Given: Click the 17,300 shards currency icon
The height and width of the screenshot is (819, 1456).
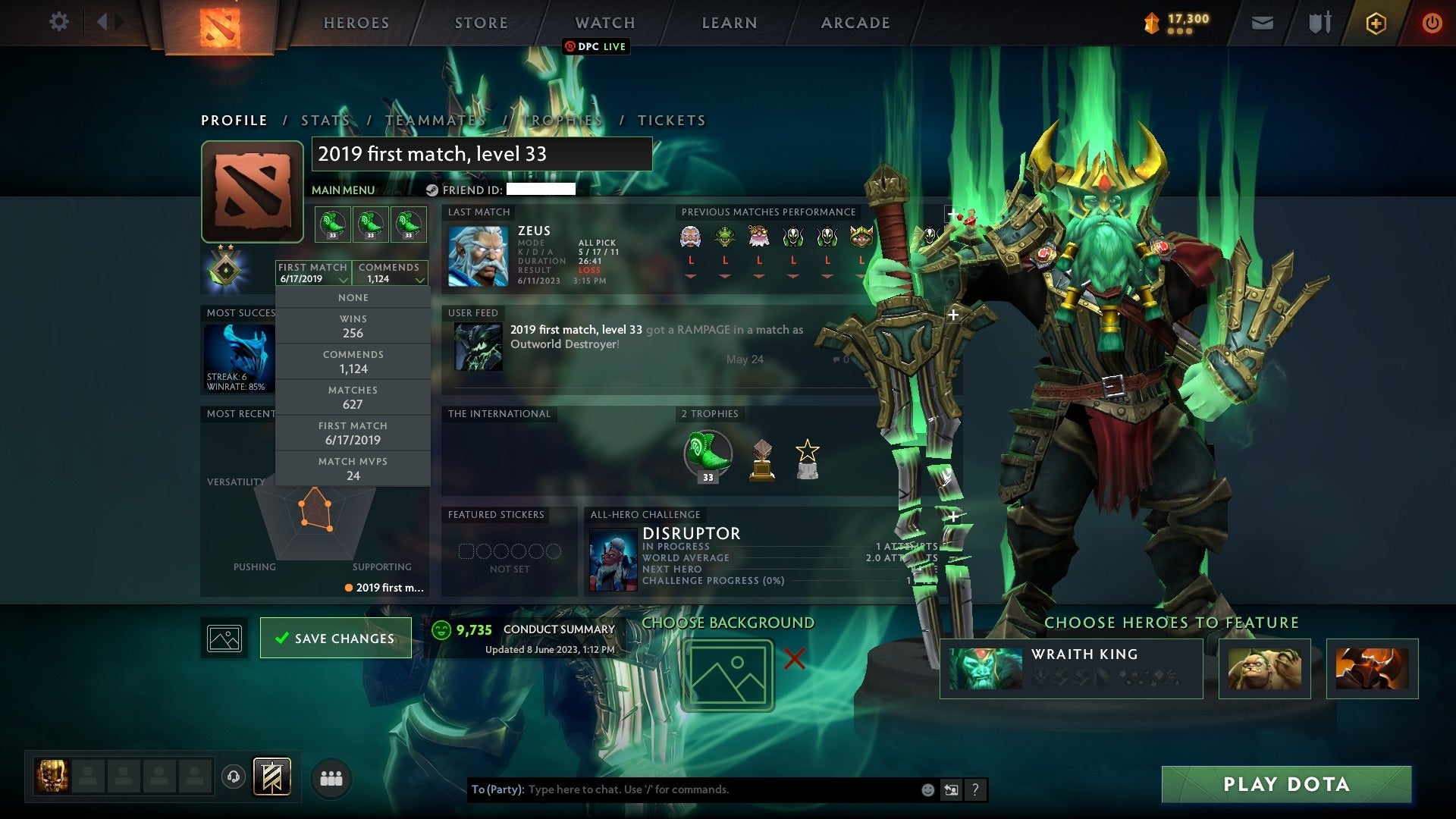Looking at the screenshot, I should coord(1150,22).
